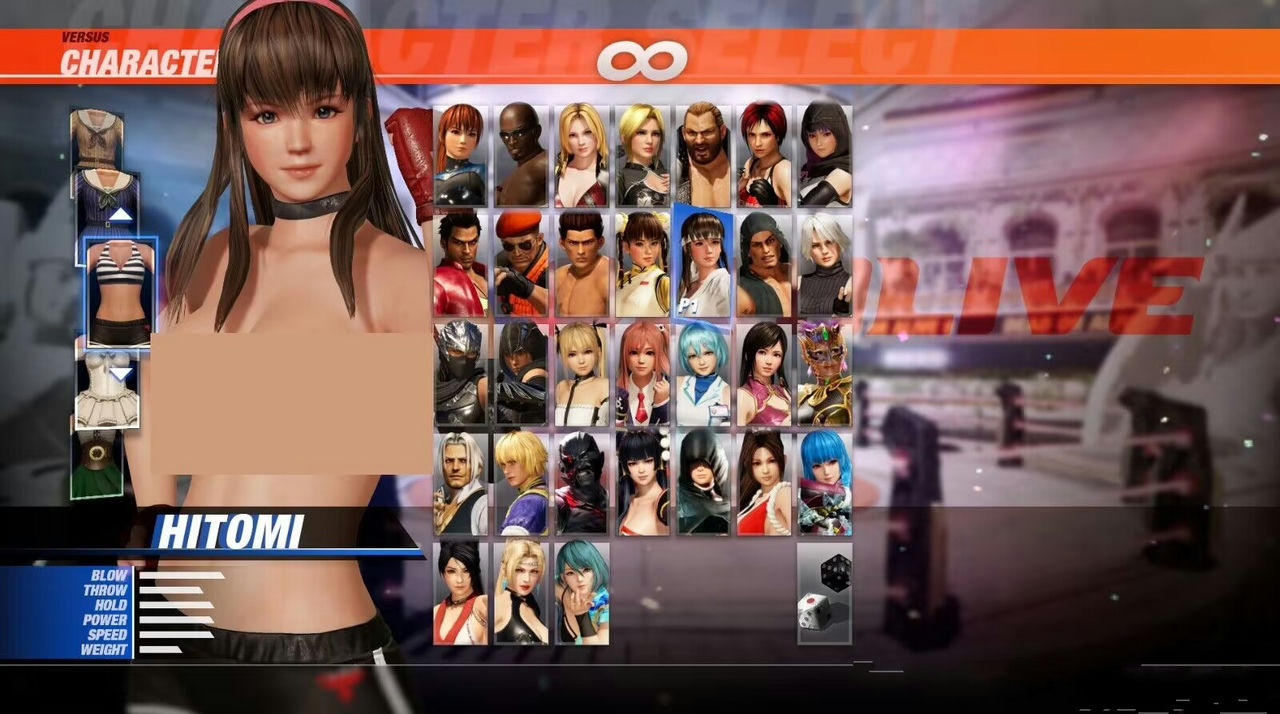Pick NiCO with teal hair and lab coat
The height and width of the screenshot is (714, 1280).
pos(703,374)
